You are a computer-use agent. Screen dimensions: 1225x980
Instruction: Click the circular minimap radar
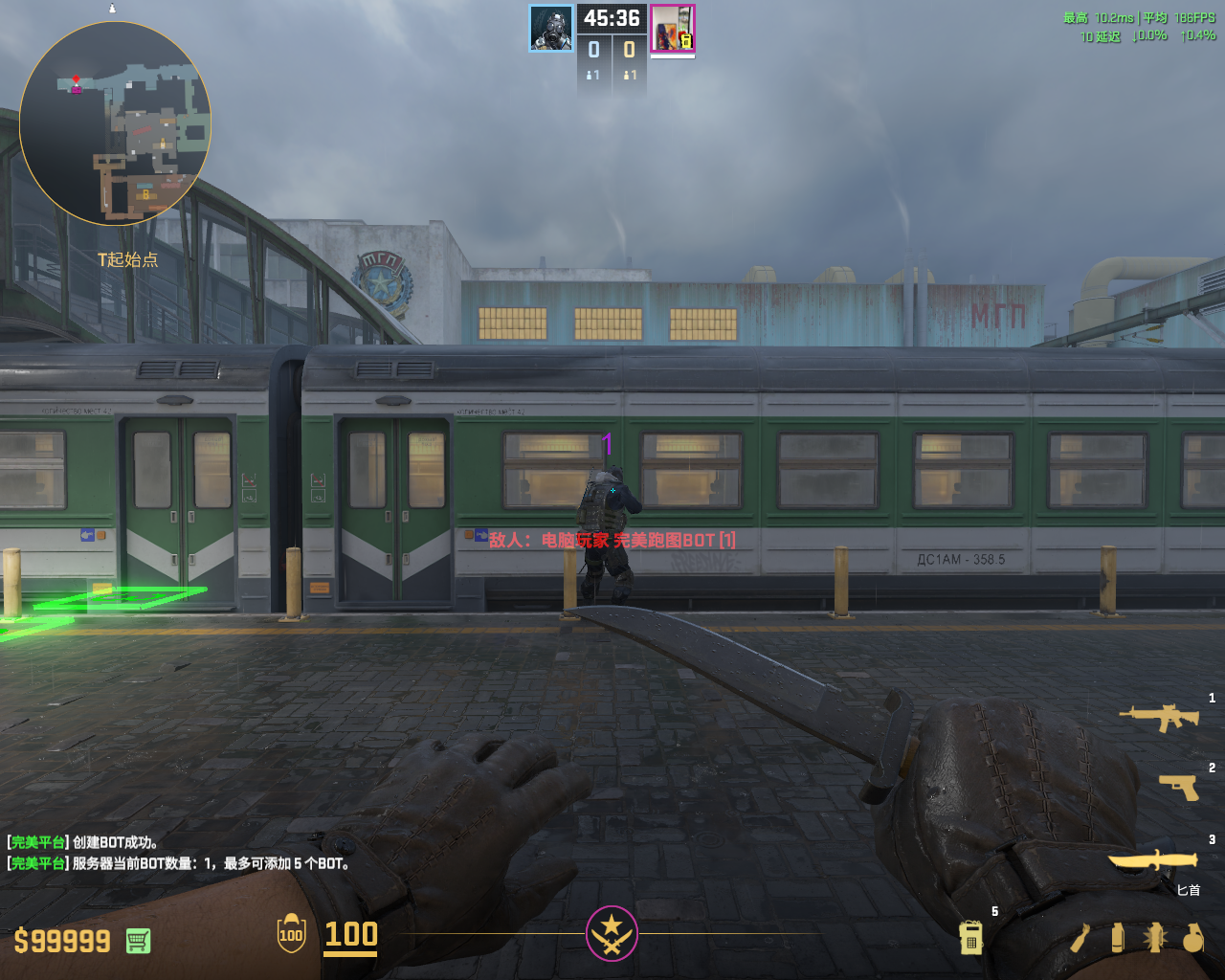coord(115,123)
